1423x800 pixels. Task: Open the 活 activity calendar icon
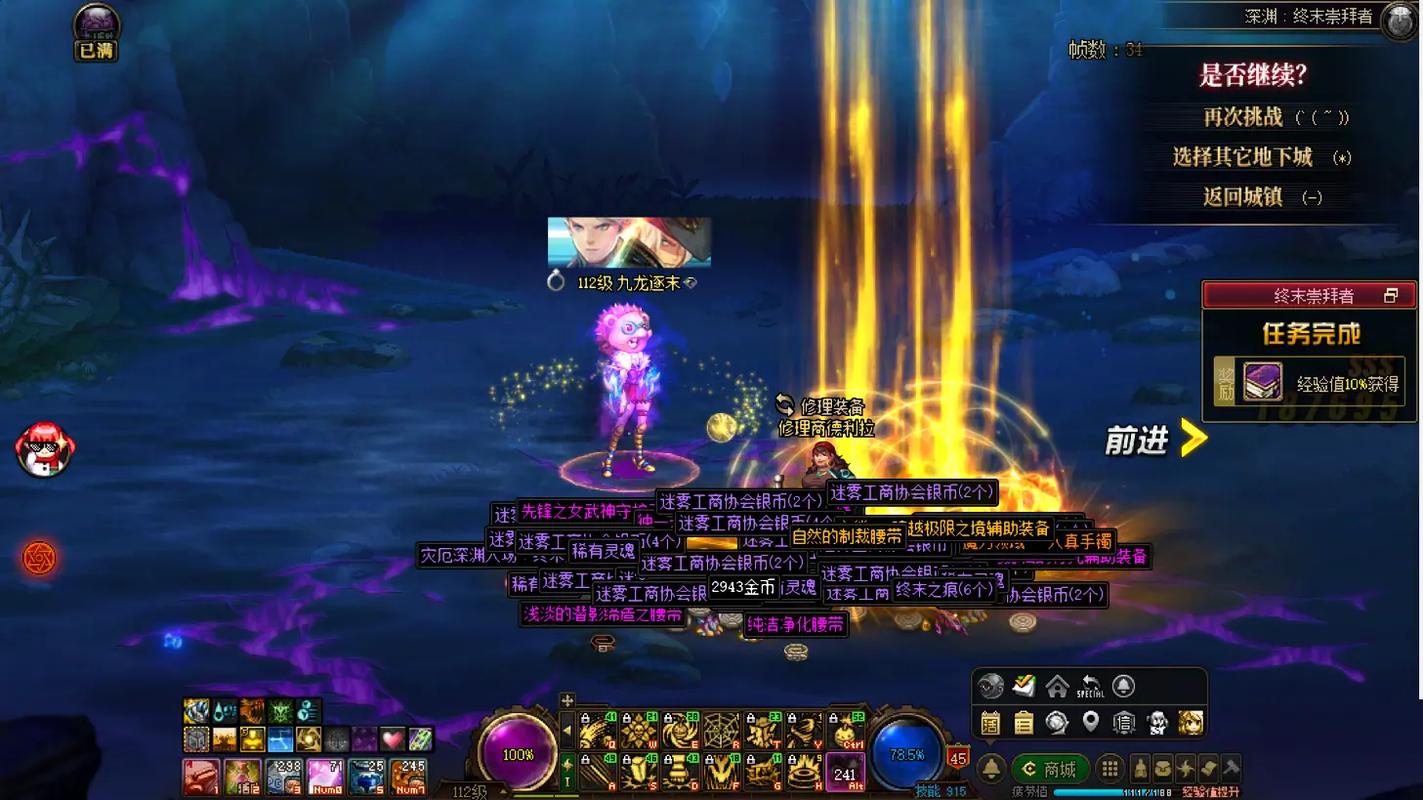click(991, 722)
